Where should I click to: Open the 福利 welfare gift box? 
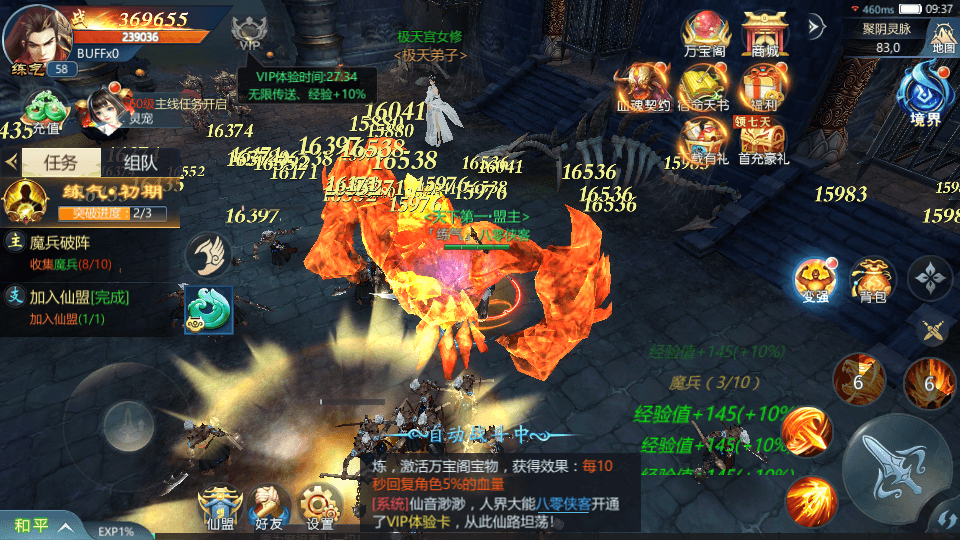[x=764, y=86]
